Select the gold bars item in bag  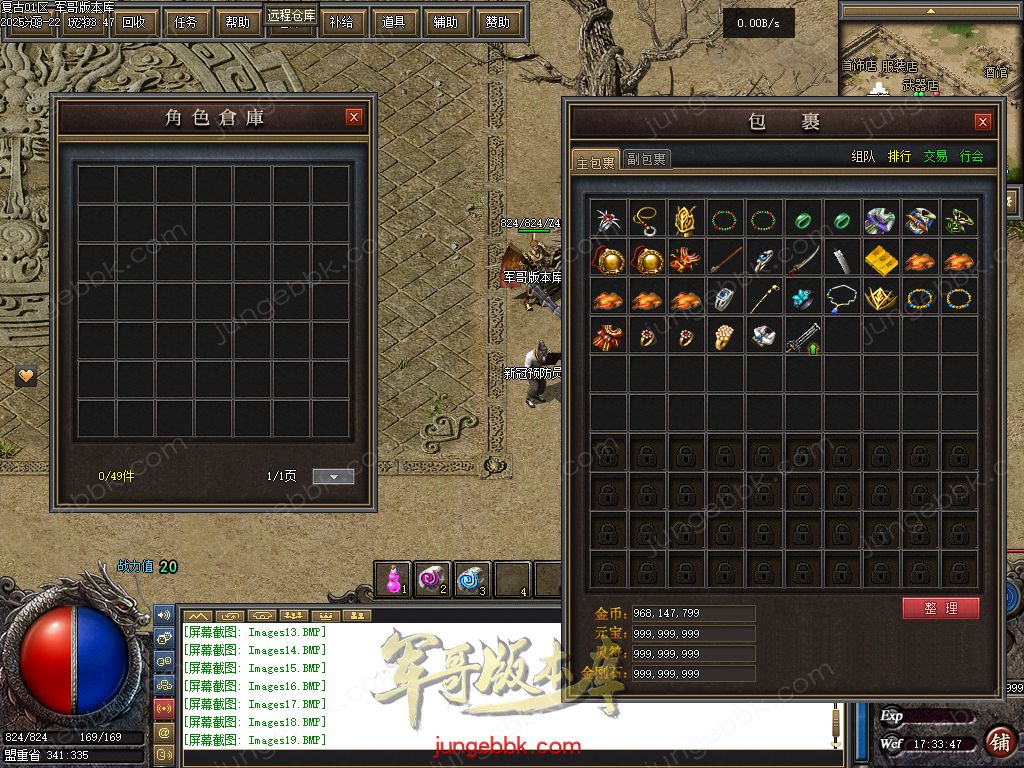click(880, 260)
